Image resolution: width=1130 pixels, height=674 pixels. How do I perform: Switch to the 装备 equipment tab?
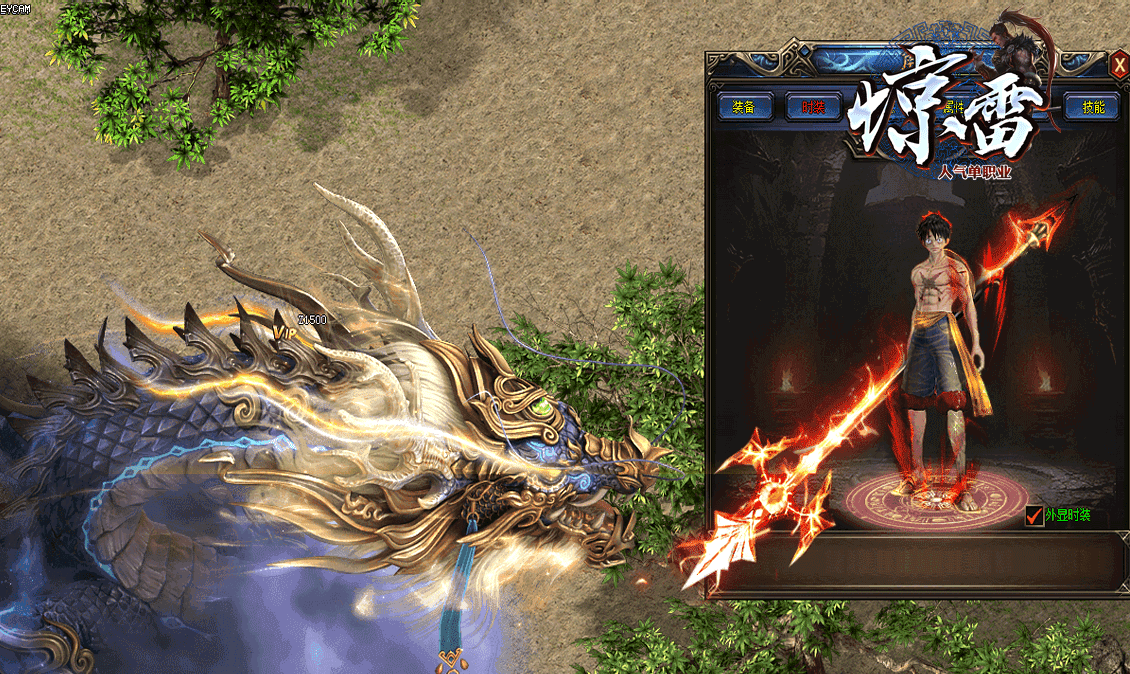point(745,107)
